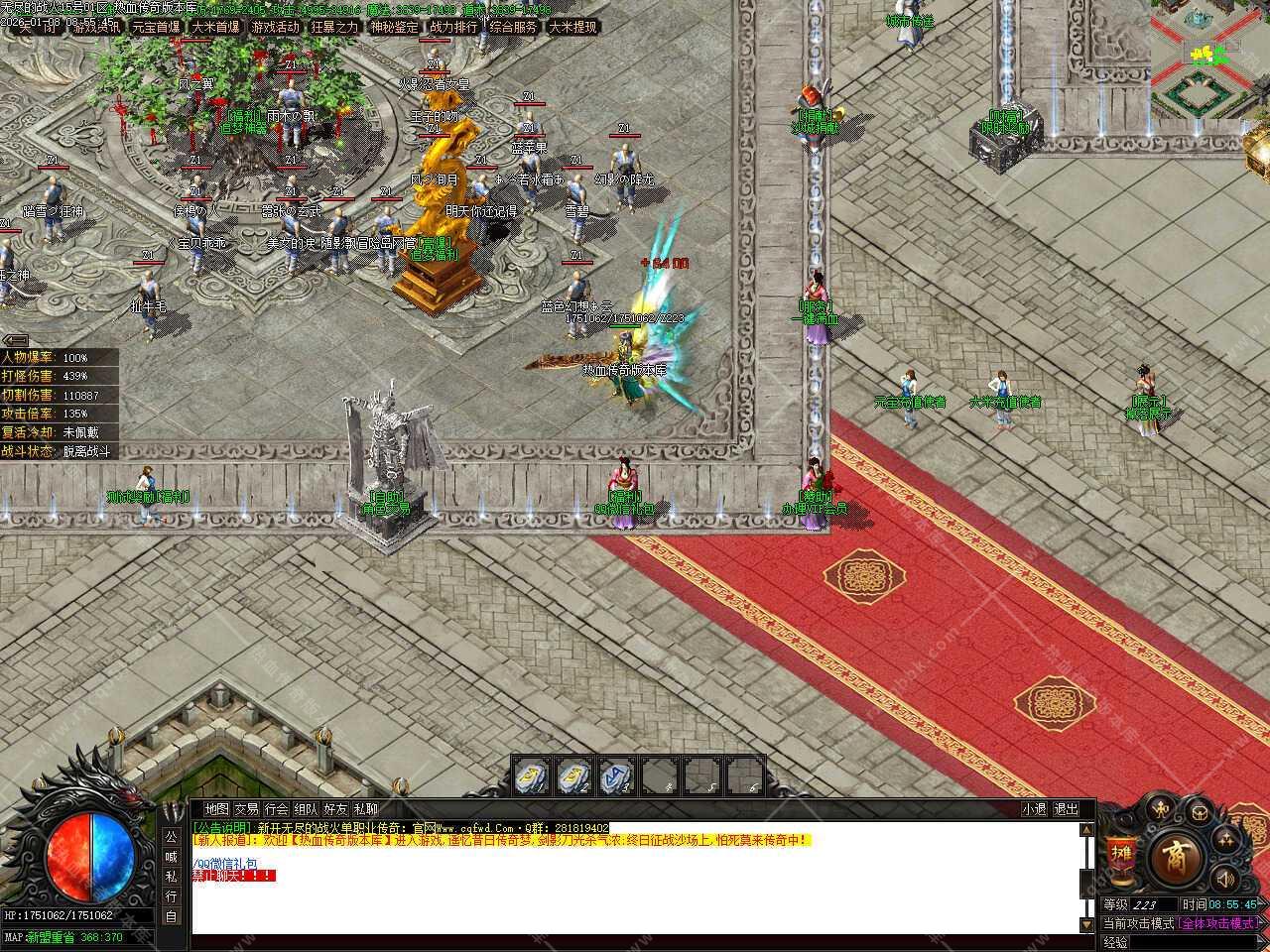Use the first hotbar rune slot
1270x952 pixels.
[533, 774]
